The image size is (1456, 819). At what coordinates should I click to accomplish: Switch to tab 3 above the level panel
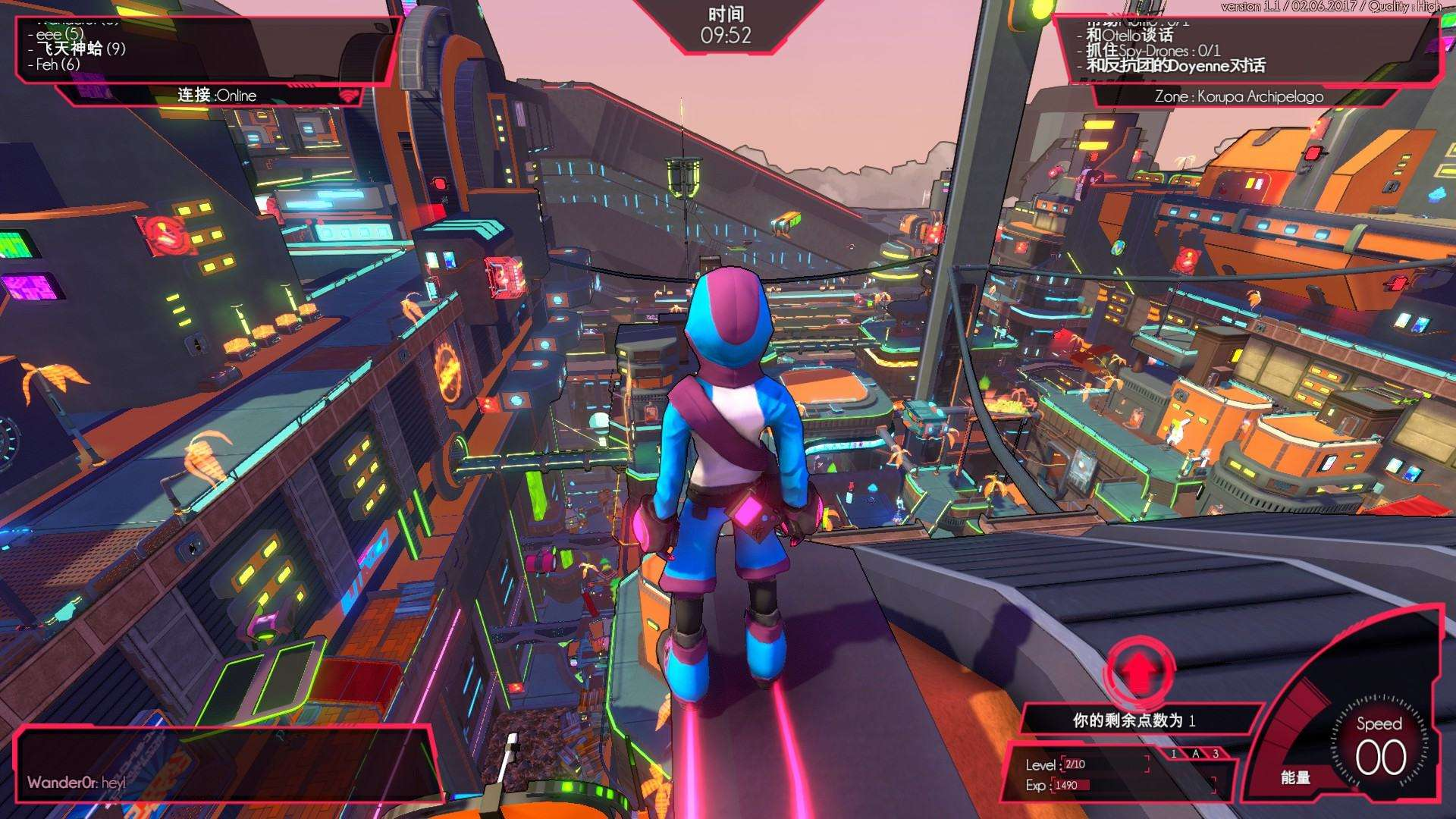pos(1216,754)
